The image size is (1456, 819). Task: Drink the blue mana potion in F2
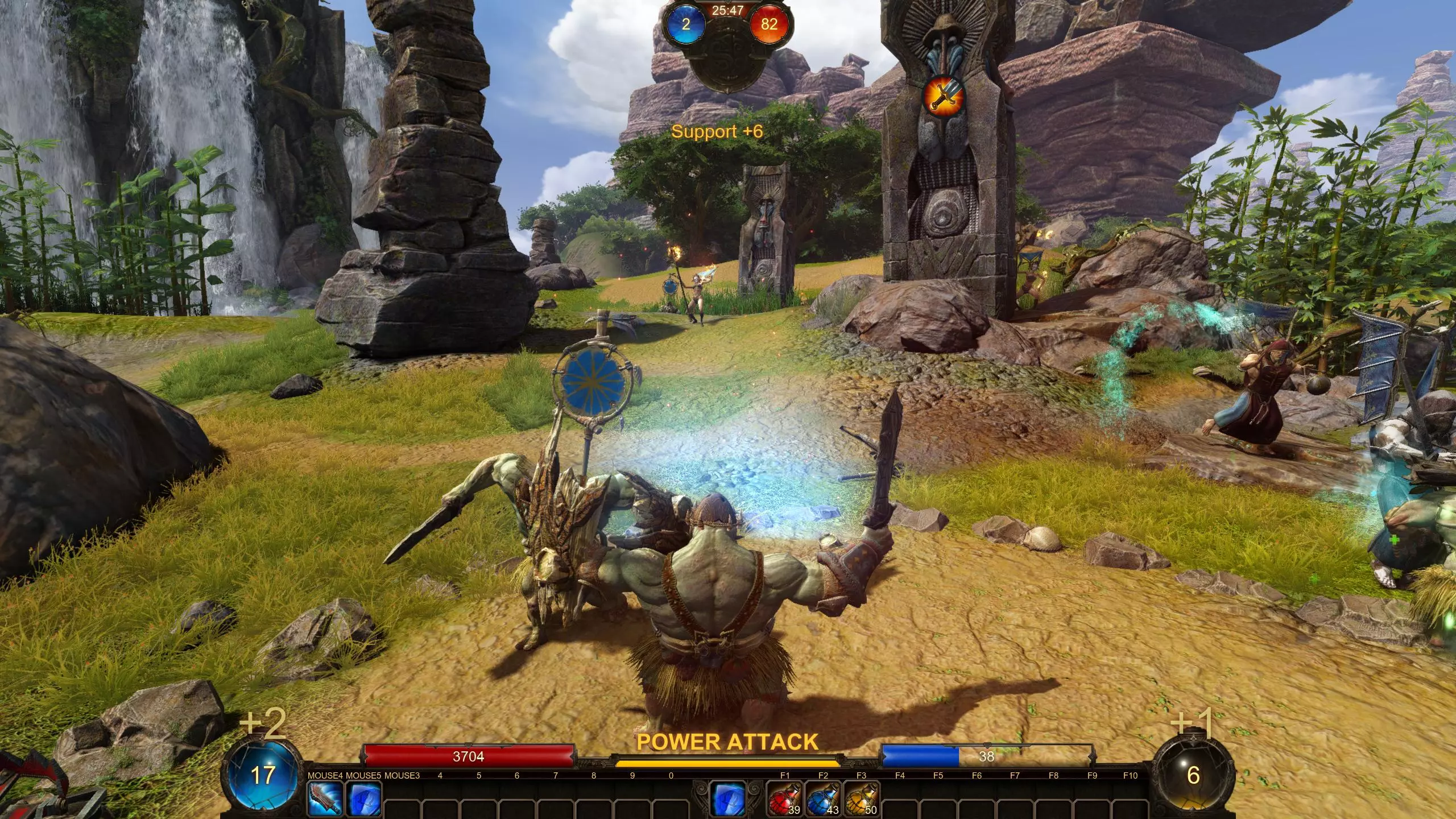(x=823, y=799)
